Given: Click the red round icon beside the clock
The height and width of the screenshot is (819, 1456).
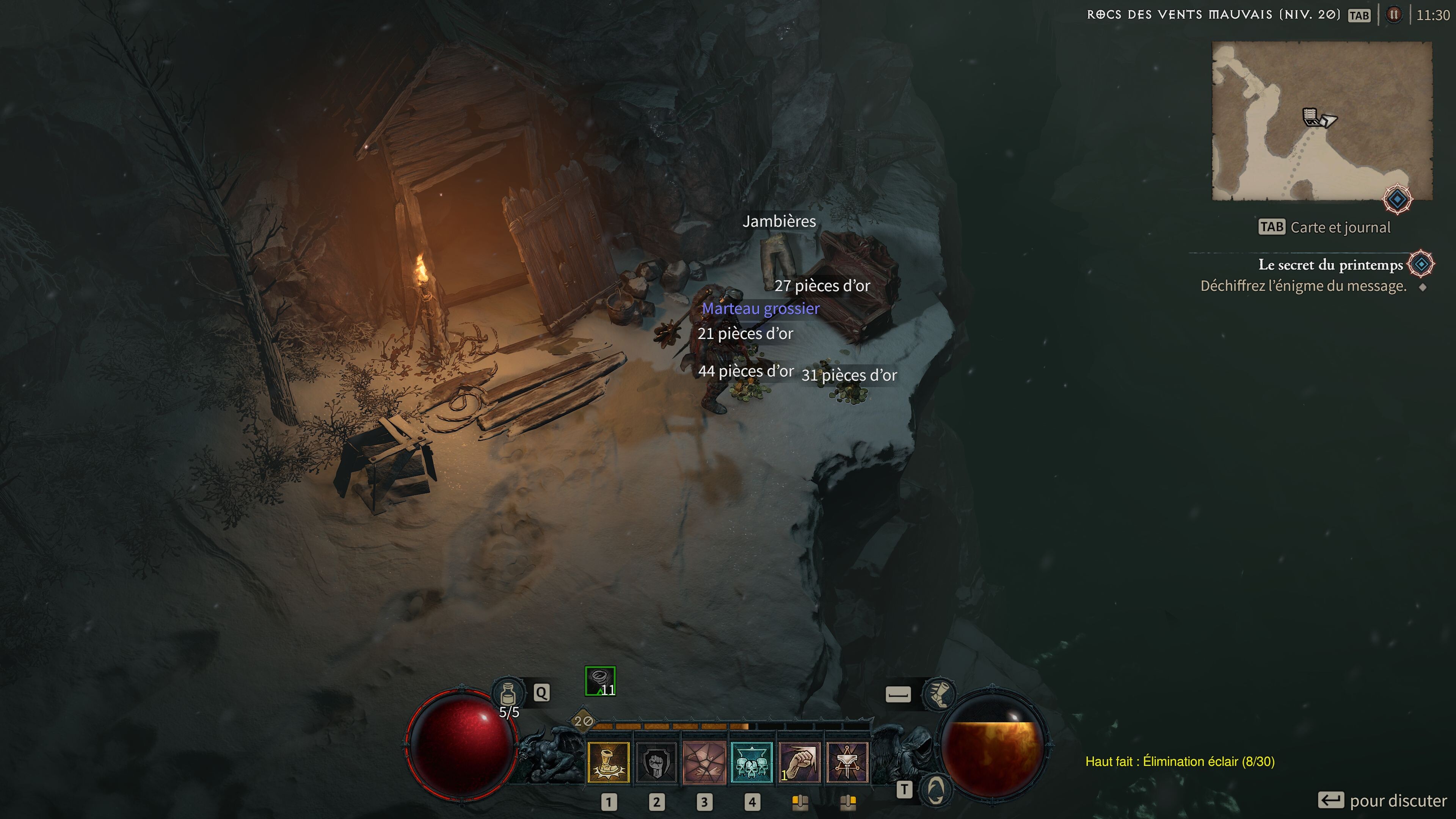Looking at the screenshot, I should click(1394, 15).
